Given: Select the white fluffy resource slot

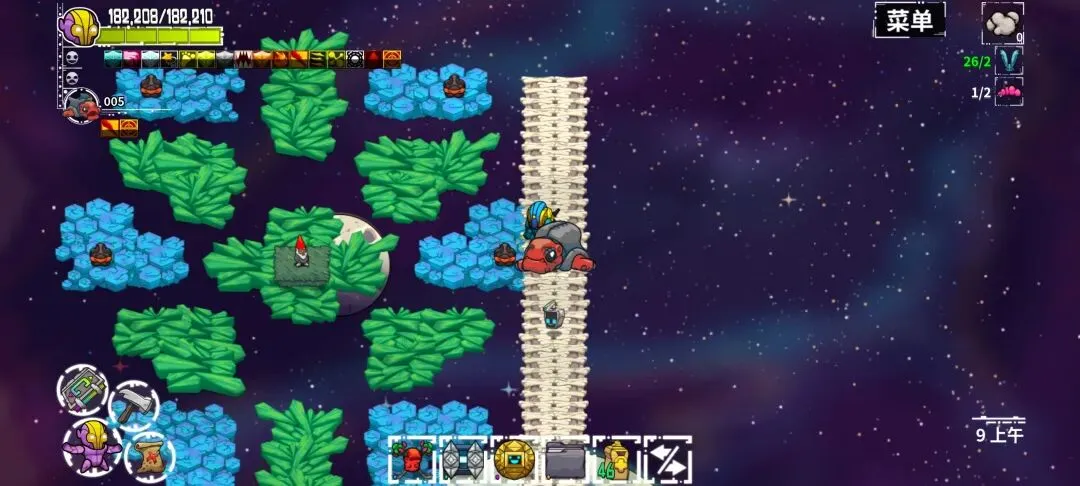Looking at the screenshot, I should click(x=1002, y=22).
